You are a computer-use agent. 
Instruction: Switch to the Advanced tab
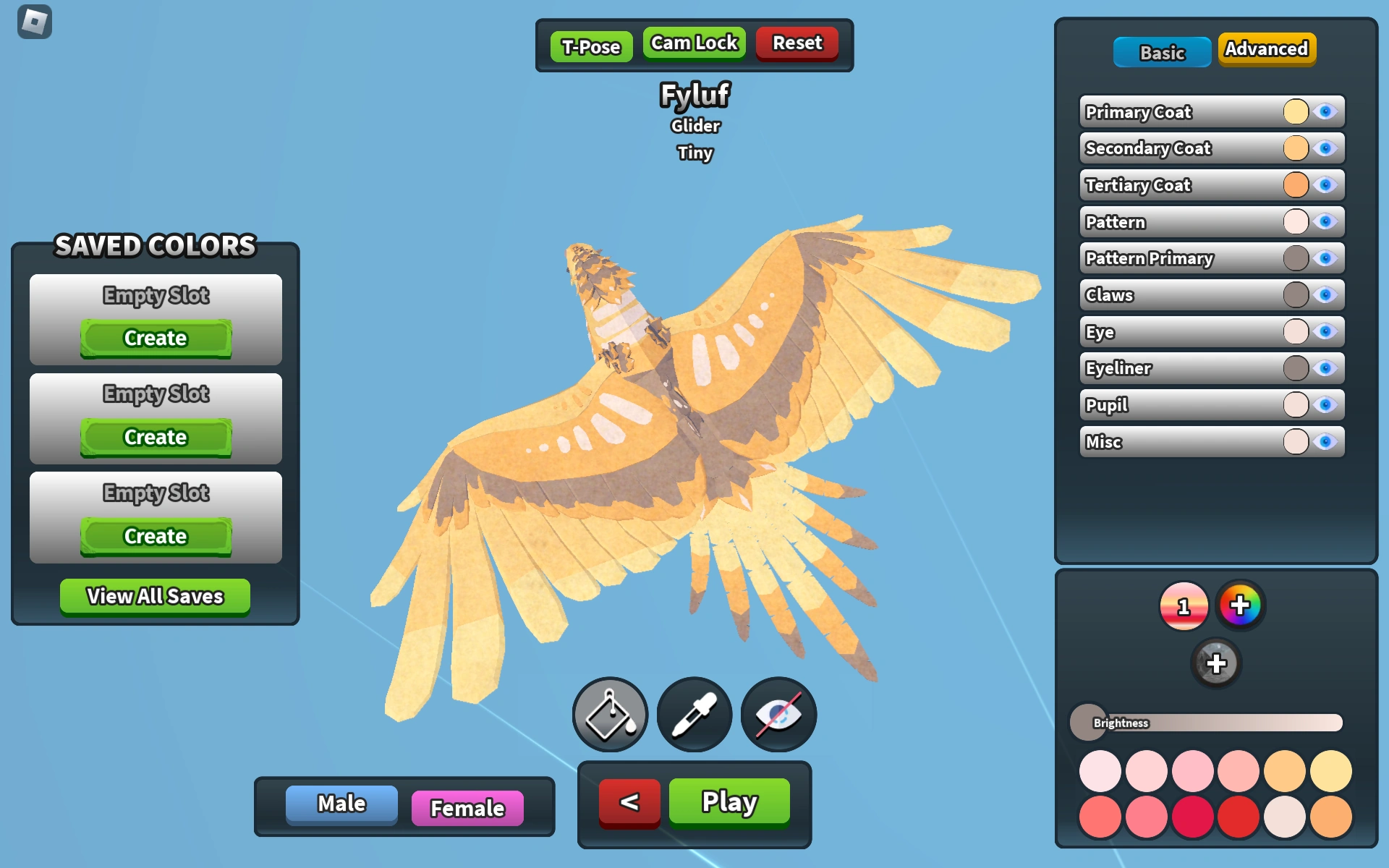pos(1267,49)
